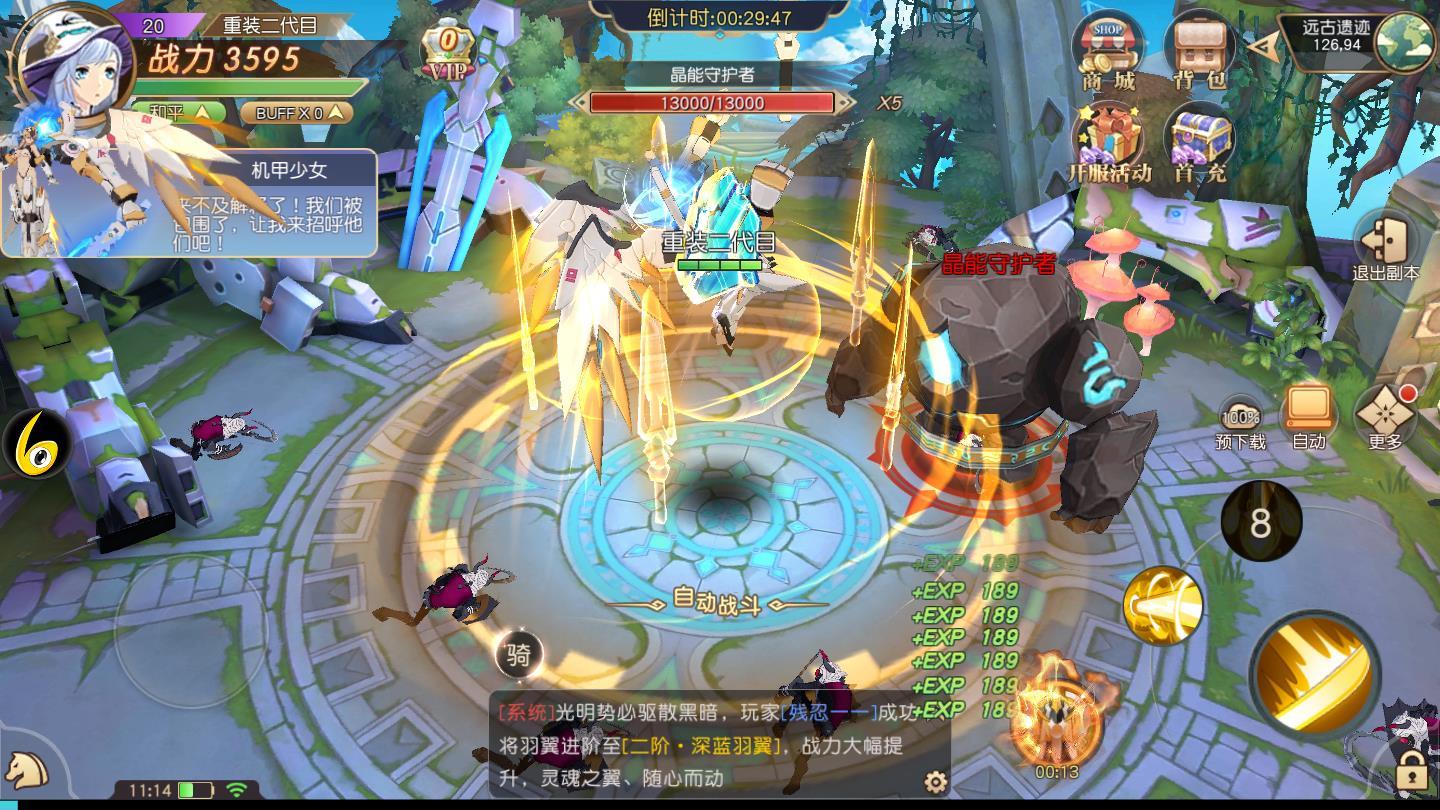Toggle 自动战斗 auto battle
Viewport: 1440px width, 810px height.
tap(718, 600)
